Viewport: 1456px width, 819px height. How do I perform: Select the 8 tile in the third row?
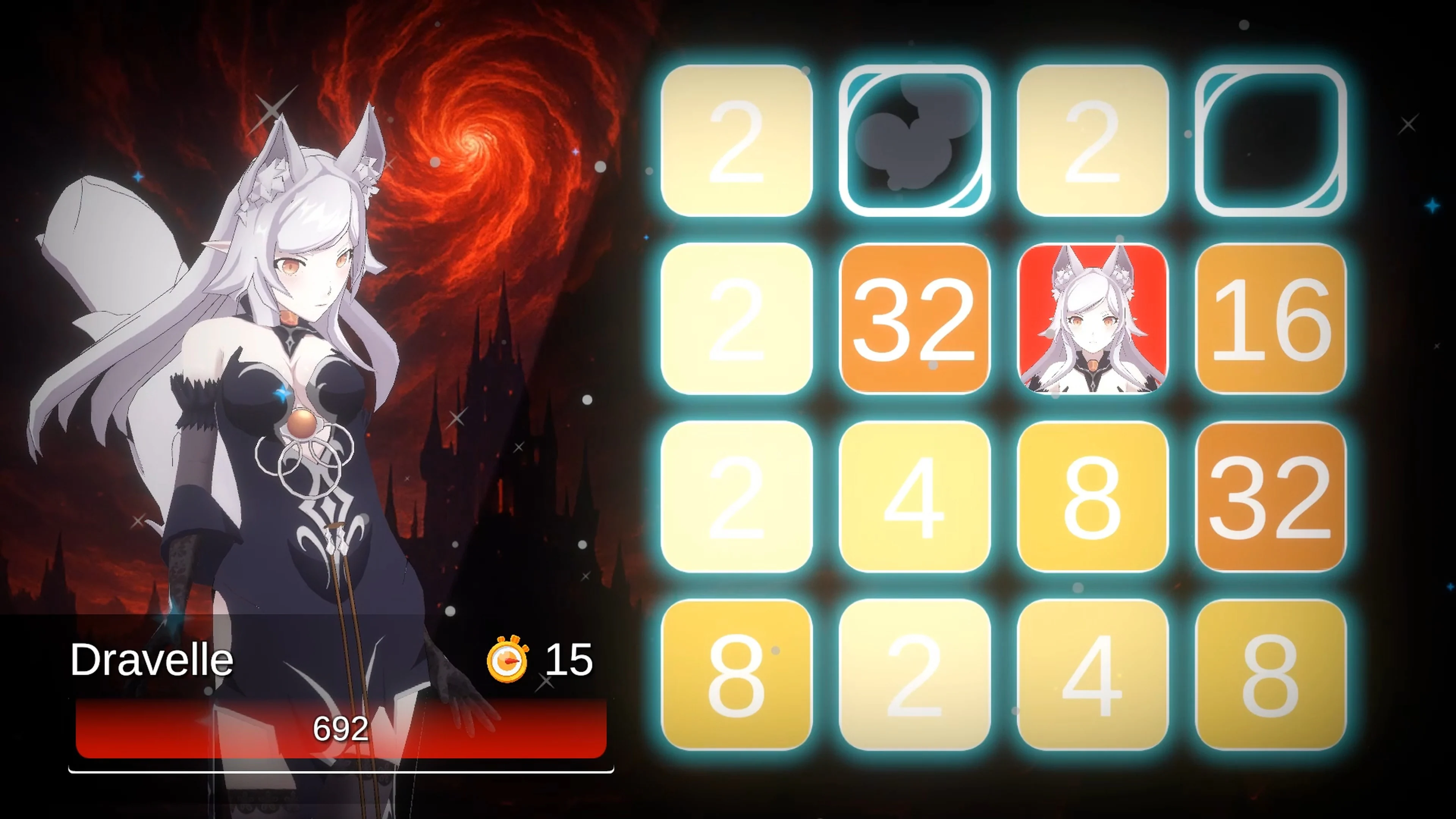click(1092, 497)
